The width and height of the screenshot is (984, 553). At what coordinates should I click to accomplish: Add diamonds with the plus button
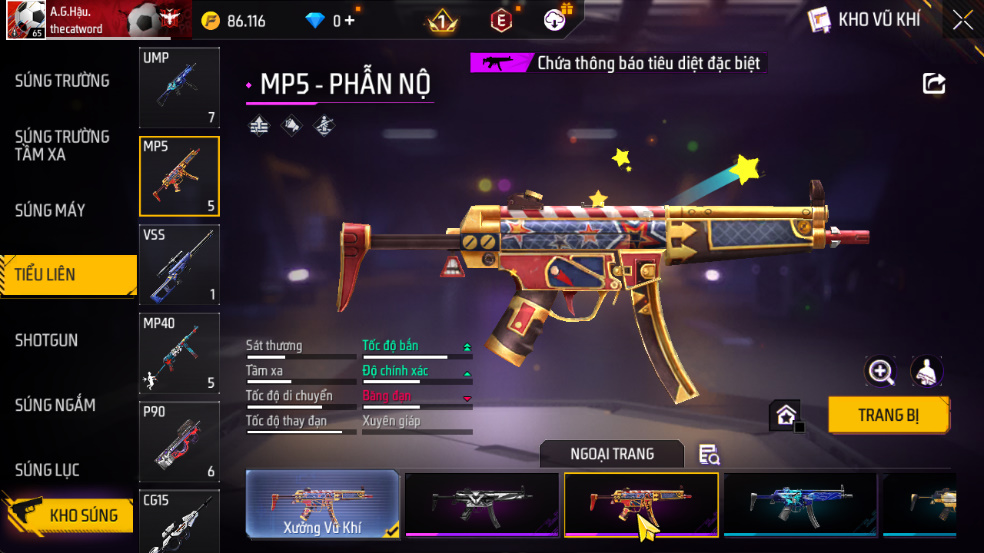pyautogui.click(x=349, y=21)
